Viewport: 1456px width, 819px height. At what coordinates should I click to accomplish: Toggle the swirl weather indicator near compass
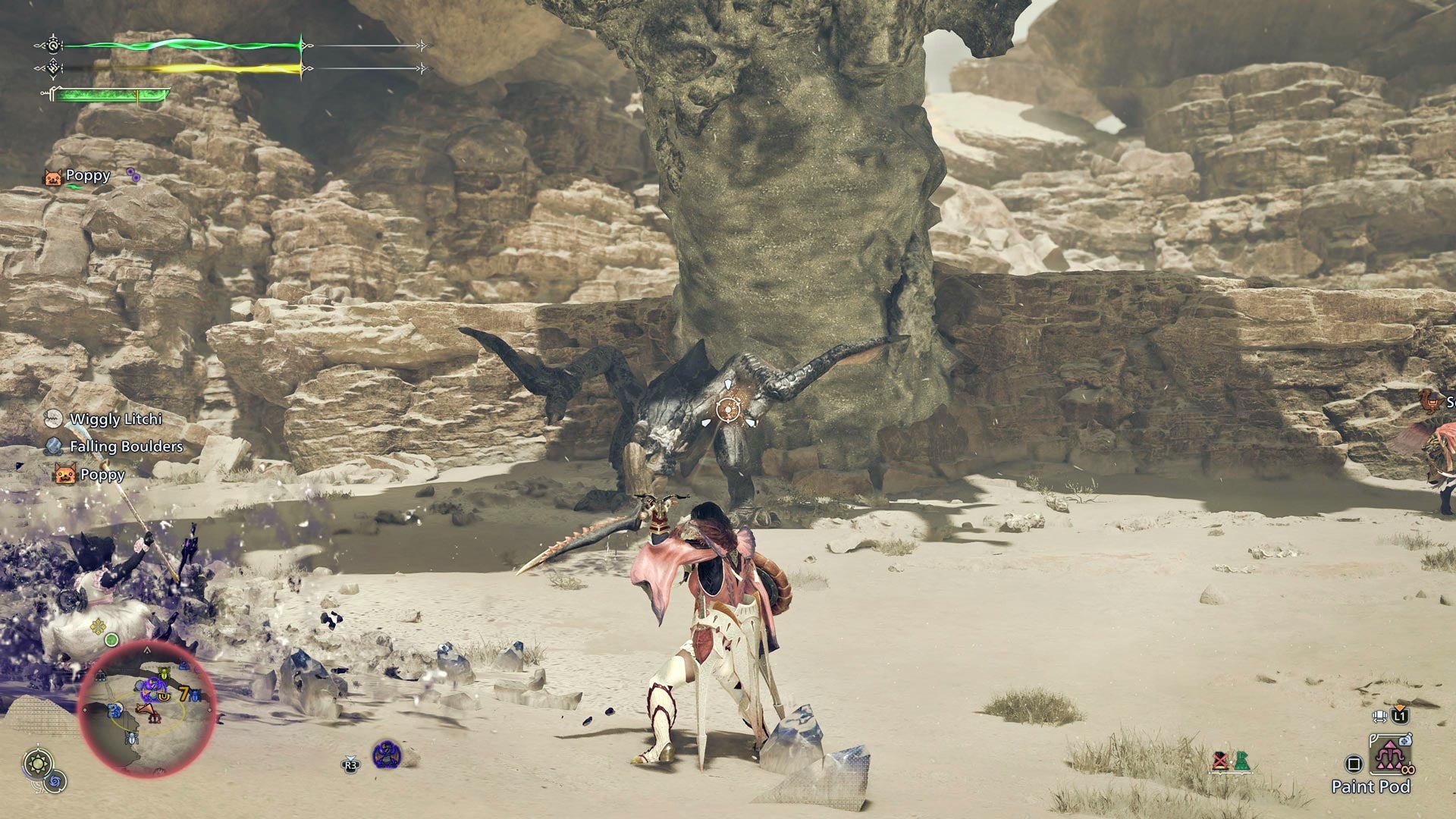(55, 781)
